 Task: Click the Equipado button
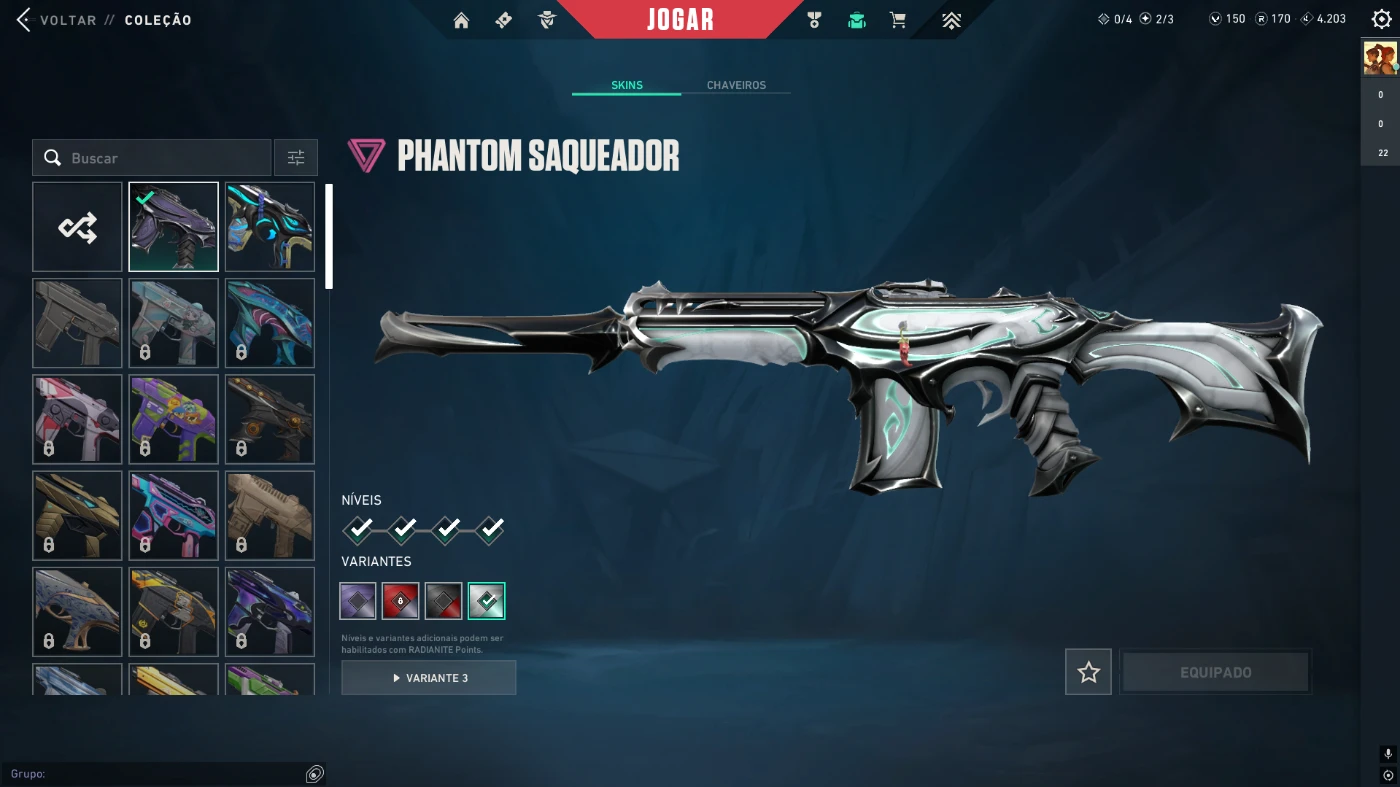point(1215,673)
